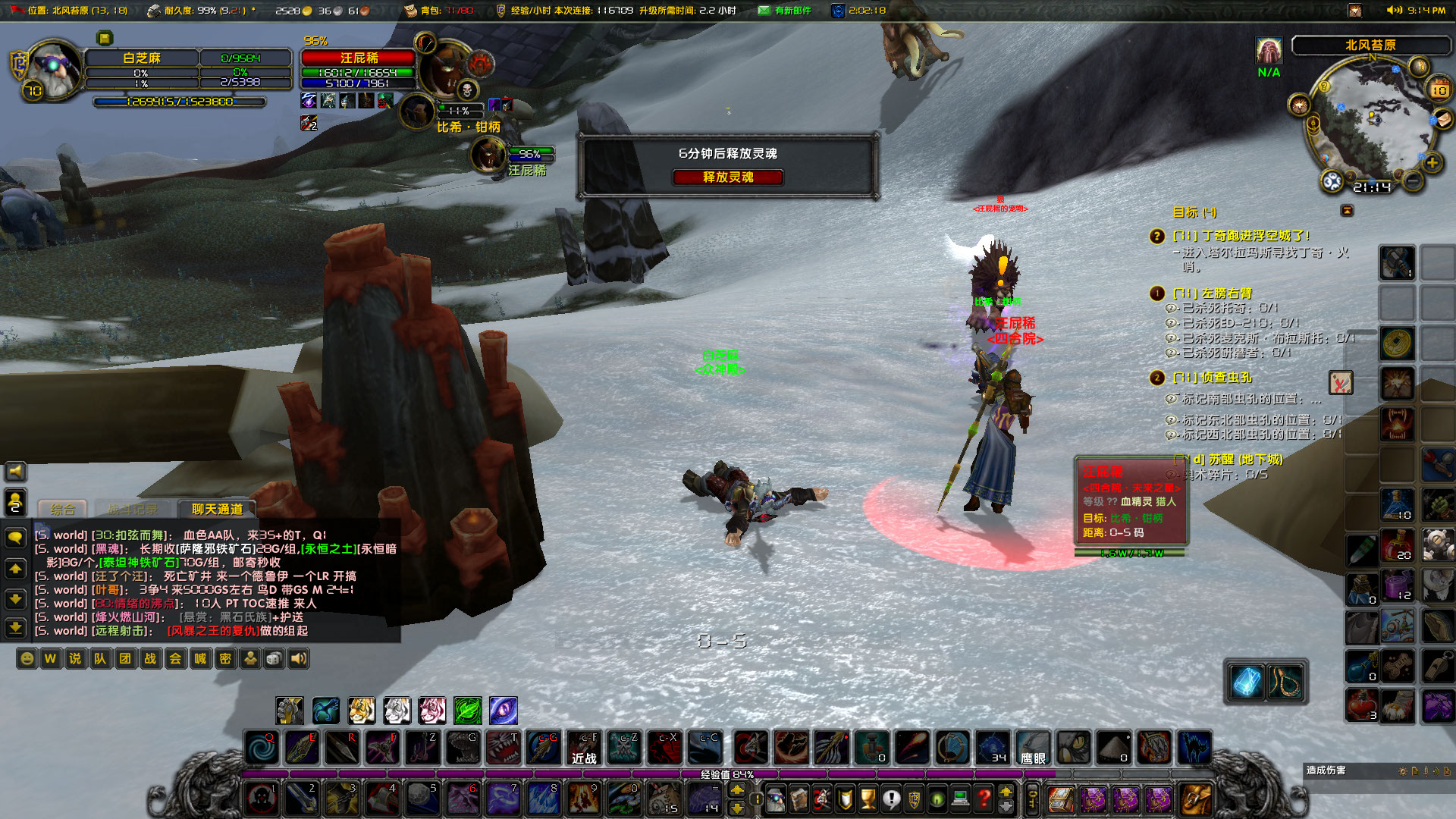The width and height of the screenshot is (1456, 819).
Task: Click the smiley emote icon above chat
Action: click(27, 659)
